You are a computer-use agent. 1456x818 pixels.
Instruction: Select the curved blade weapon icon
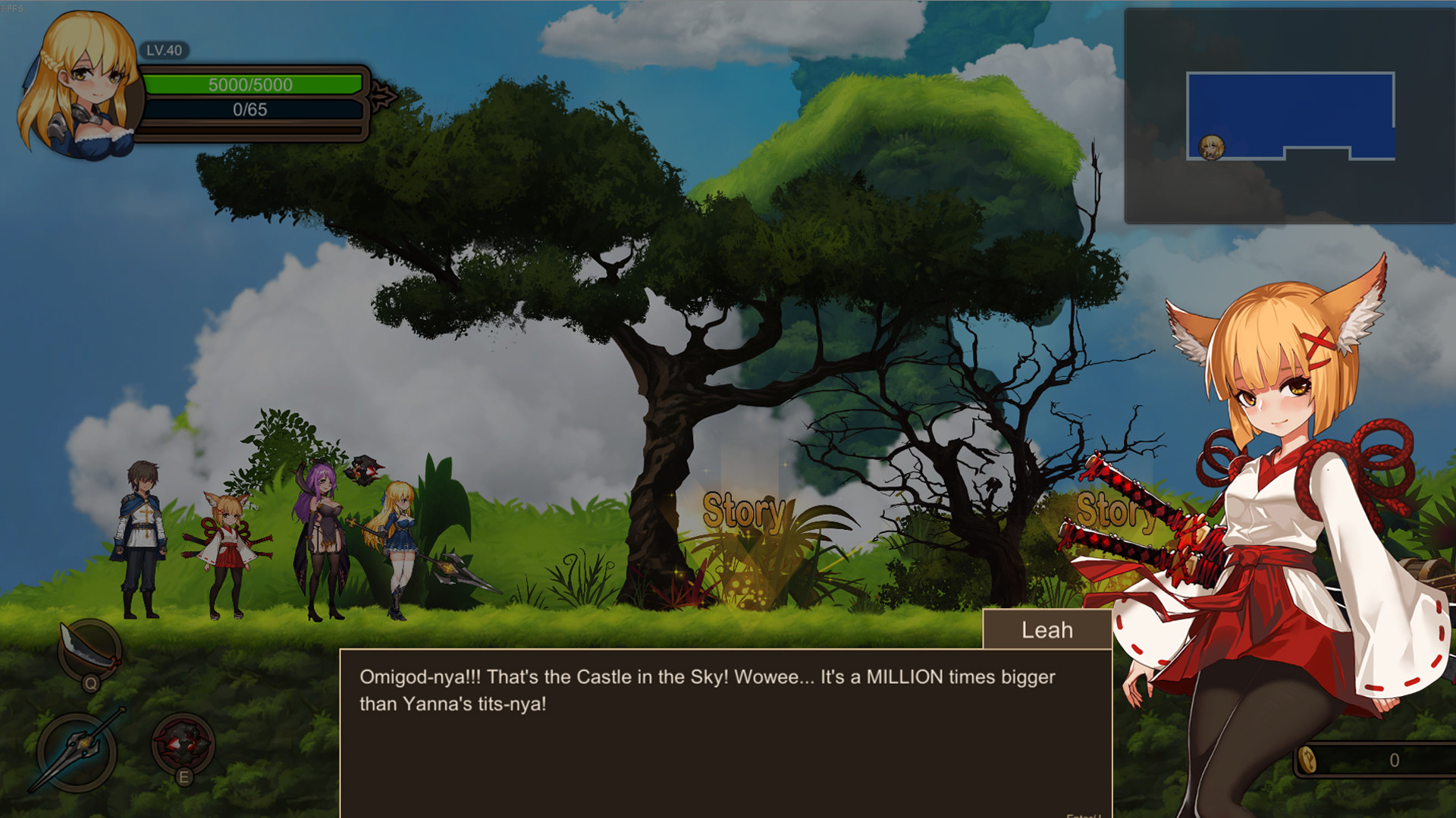89,651
